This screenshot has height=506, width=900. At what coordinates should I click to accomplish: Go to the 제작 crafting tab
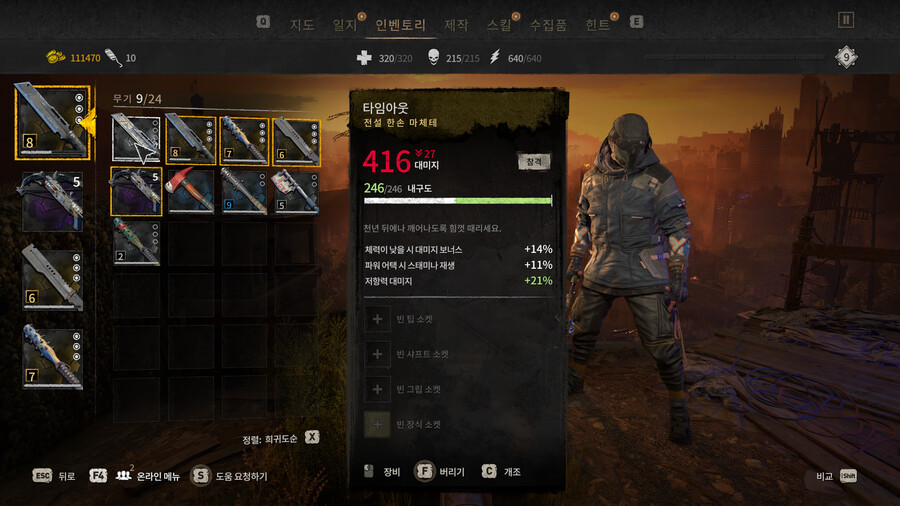(x=456, y=24)
